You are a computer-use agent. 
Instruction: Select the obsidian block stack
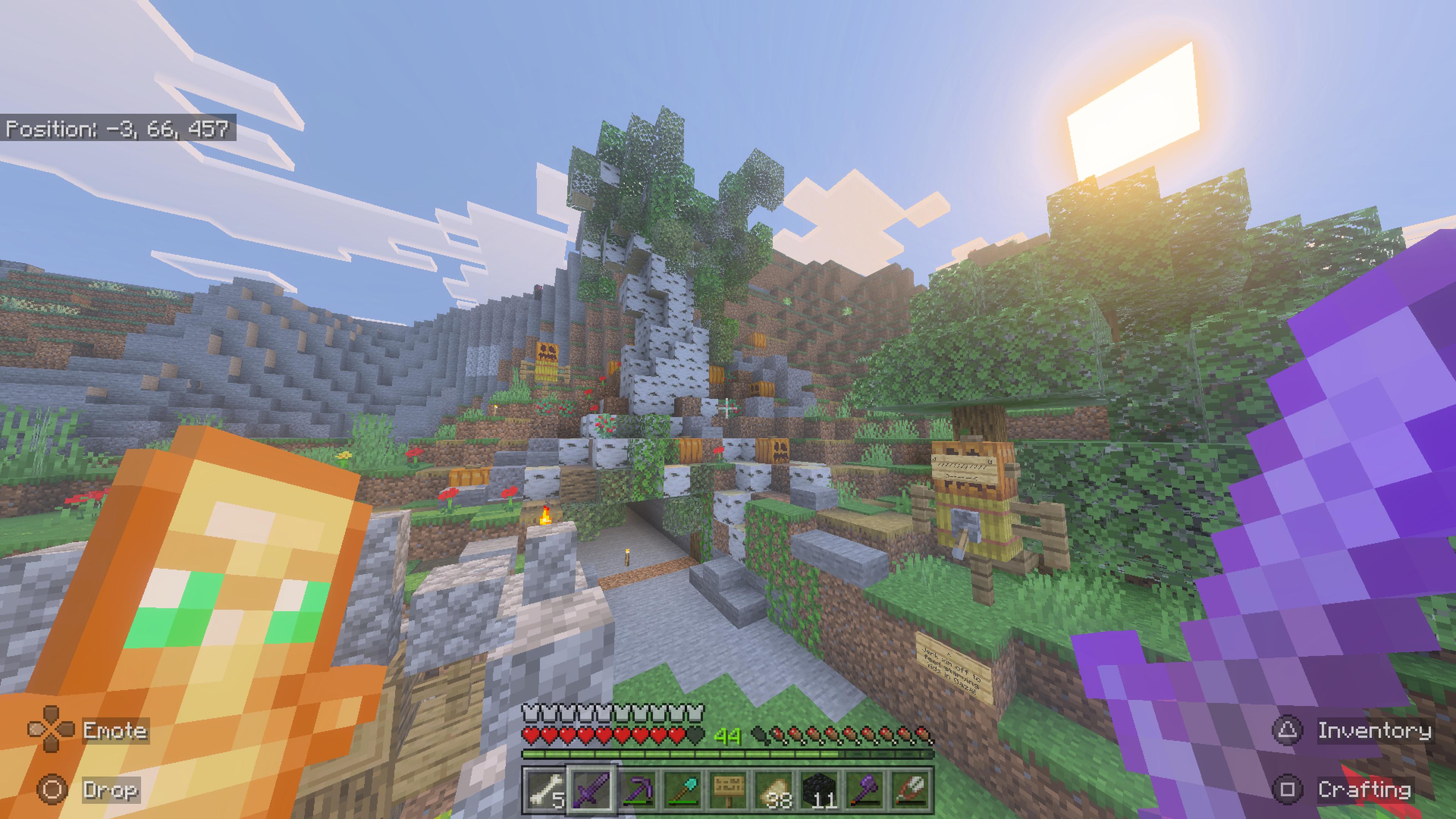tap(819, 789)
